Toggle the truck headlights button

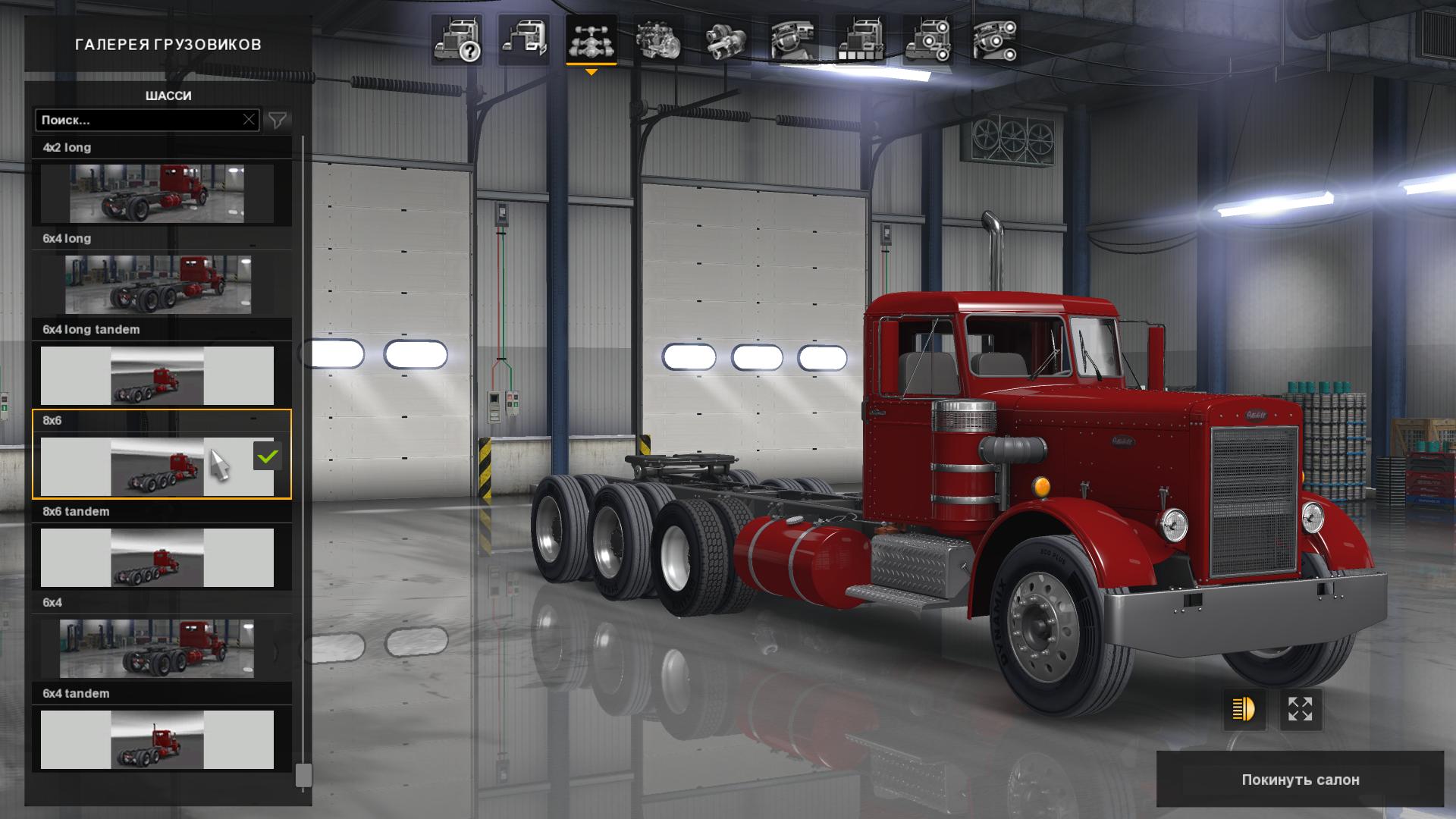[x=1244, y=710]
